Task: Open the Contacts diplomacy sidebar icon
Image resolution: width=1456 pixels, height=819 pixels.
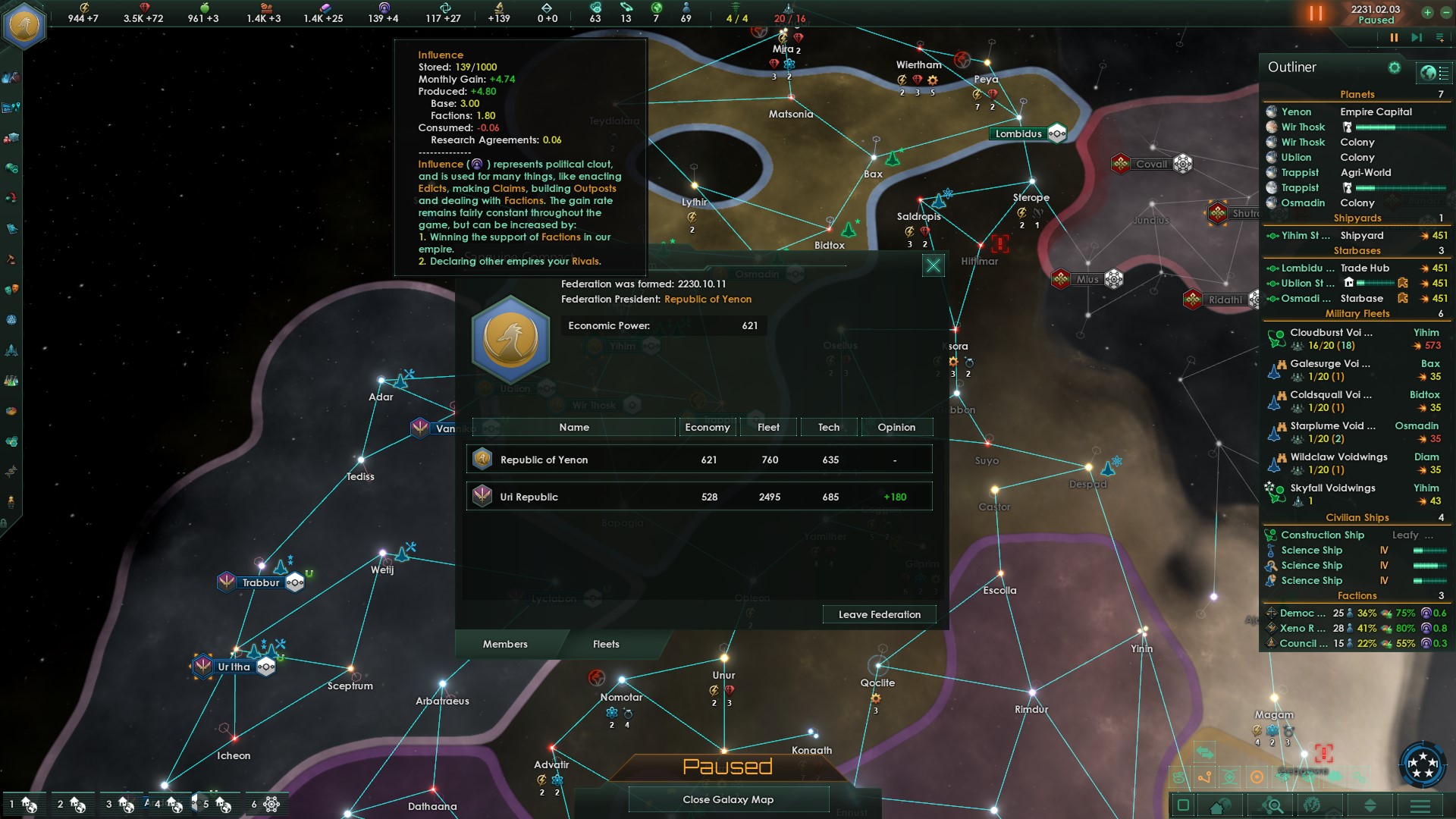Action: [x=11, y=76]
